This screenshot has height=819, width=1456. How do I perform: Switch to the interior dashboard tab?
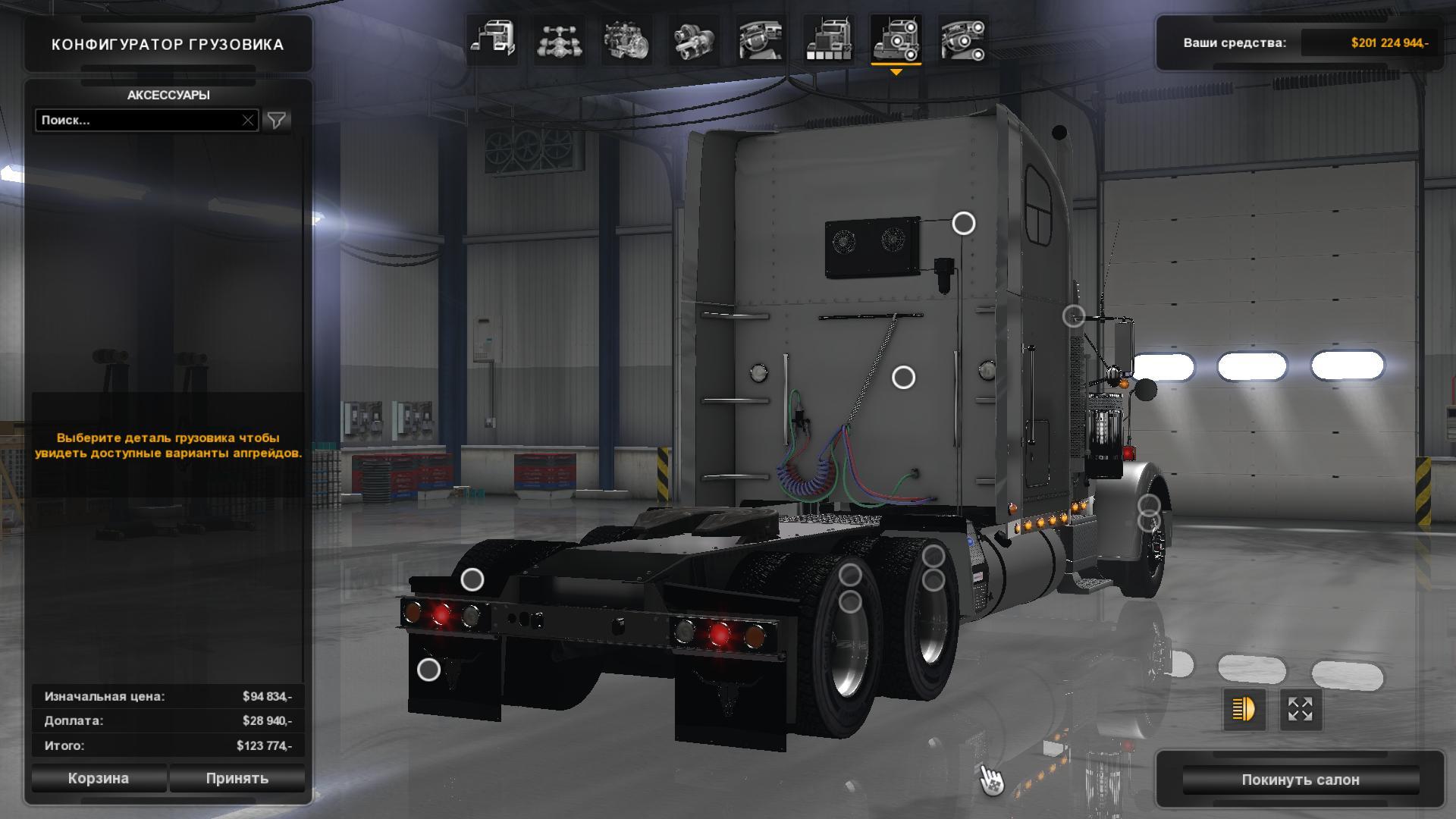coord(761,39)
